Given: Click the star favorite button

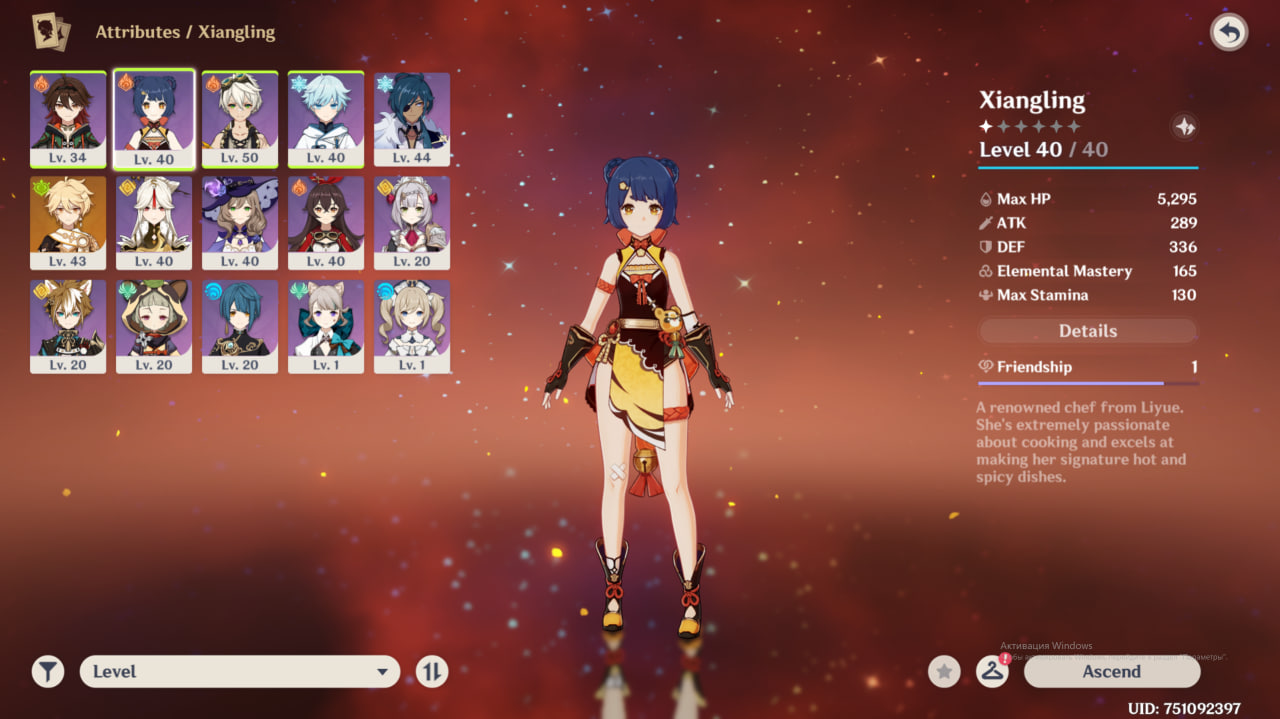Looking at the screenshot, I should click(944, 672).
